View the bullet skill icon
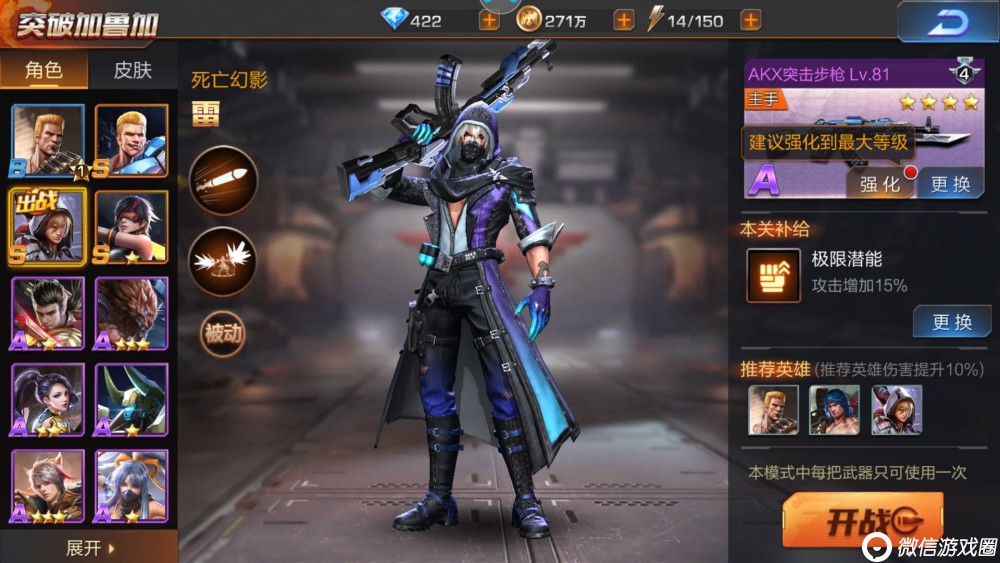This screenshot has height=563, width=1000. coord(223,181)
